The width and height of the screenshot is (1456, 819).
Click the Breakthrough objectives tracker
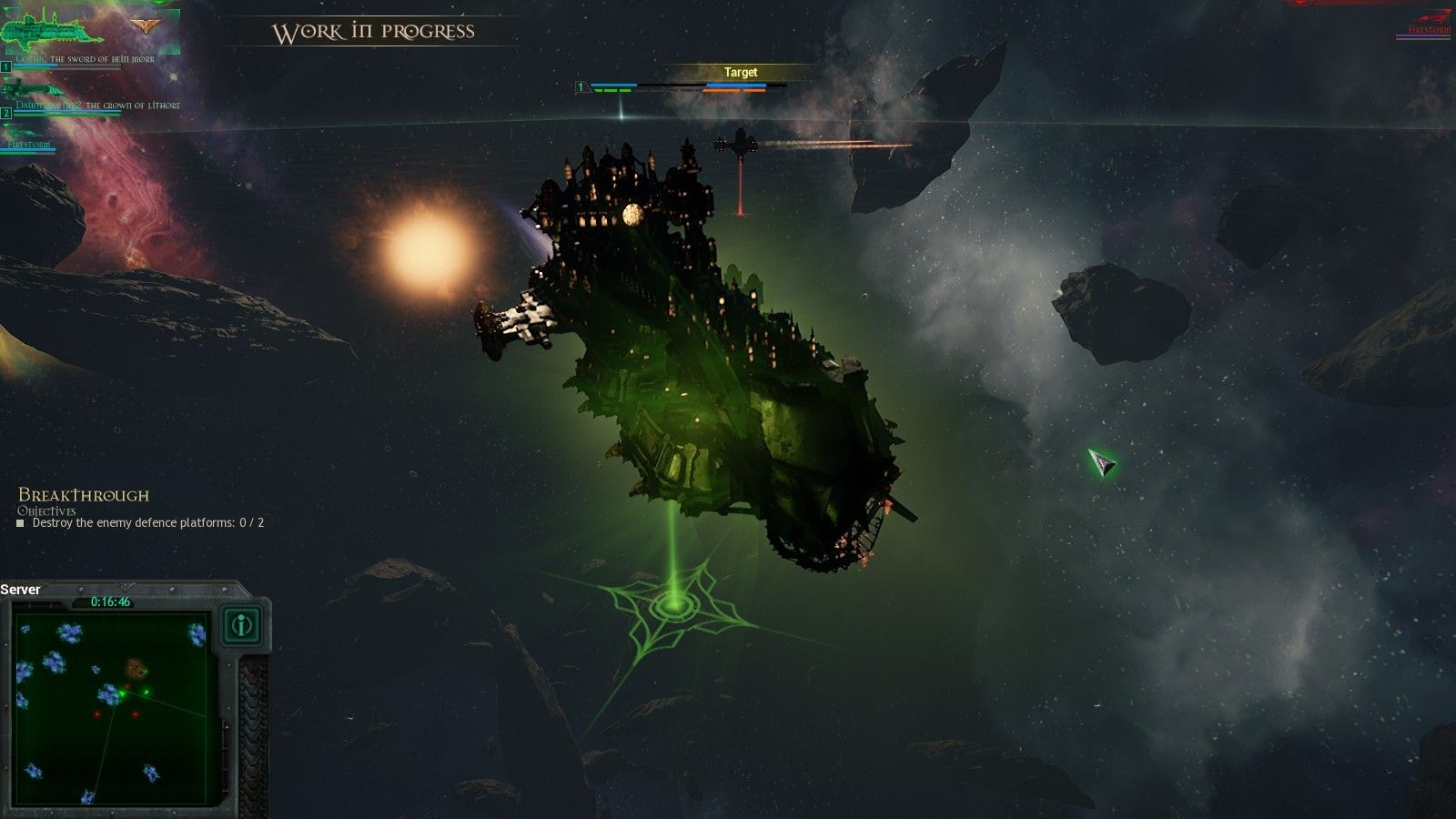coord(141,509)
